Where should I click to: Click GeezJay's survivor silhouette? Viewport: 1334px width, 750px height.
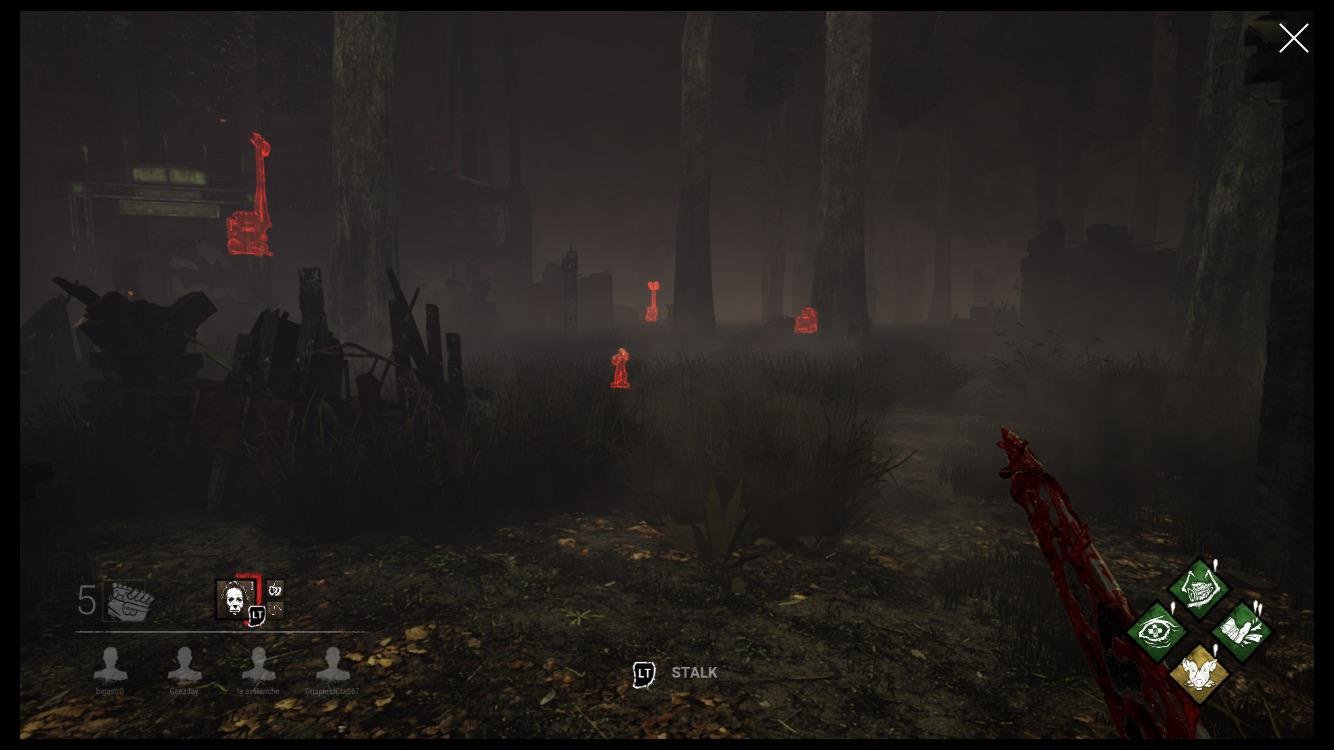(185, 663)
